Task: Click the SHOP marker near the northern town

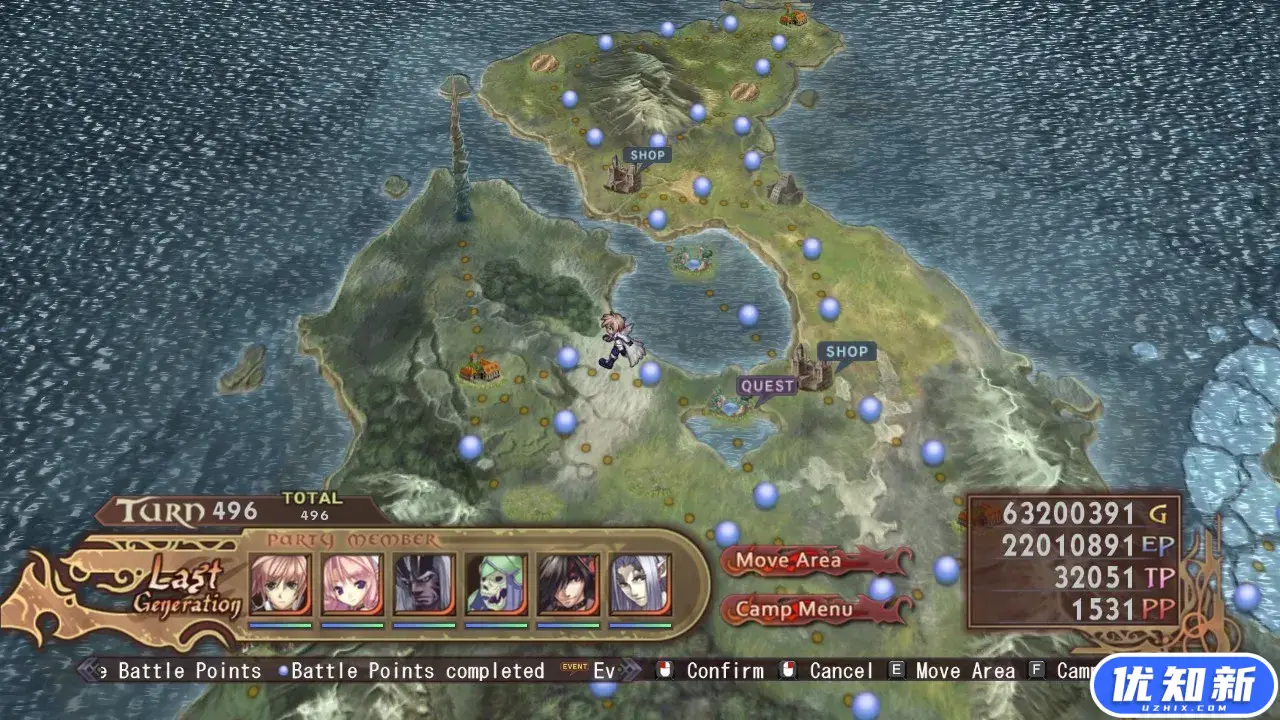Action: click(646, 154)
